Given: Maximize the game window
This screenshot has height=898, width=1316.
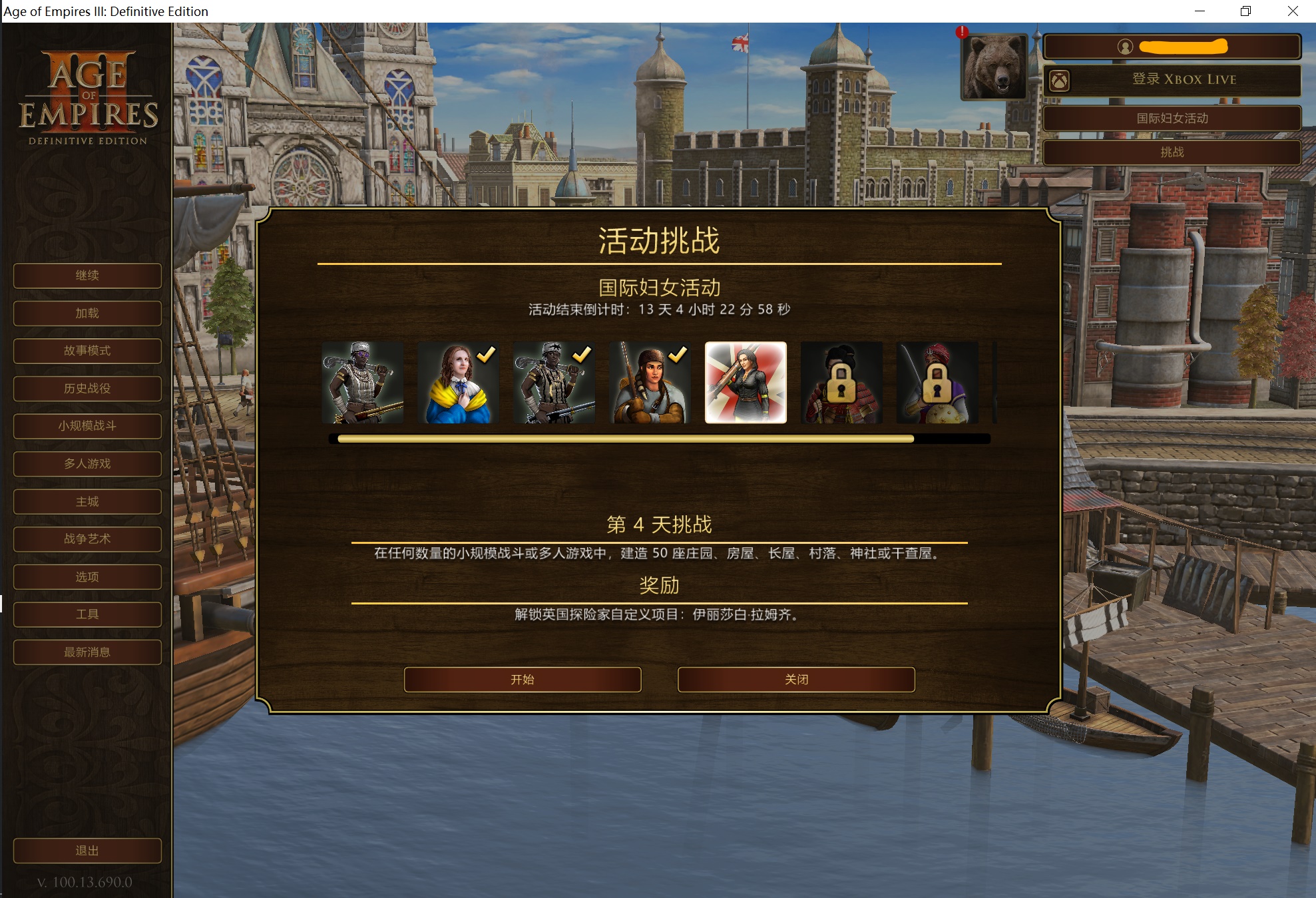Looking at the screenshot, I should pyautogui.click(x=1245, y=11).
